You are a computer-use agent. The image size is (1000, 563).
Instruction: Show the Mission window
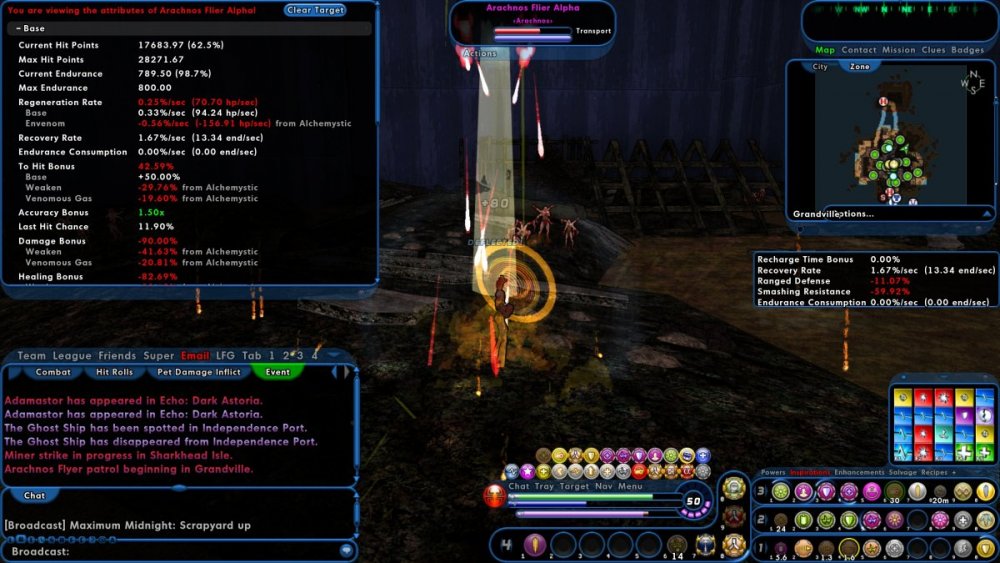898,50
